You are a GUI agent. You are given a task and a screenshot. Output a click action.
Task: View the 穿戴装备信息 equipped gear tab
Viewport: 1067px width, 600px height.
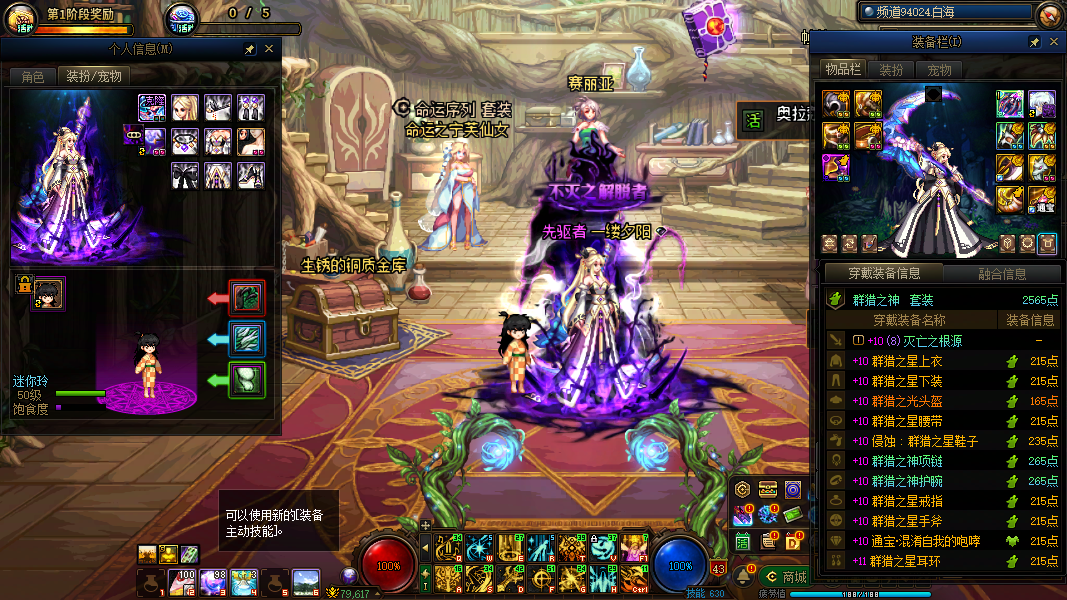pyautogui.click(x=884, y=273)
